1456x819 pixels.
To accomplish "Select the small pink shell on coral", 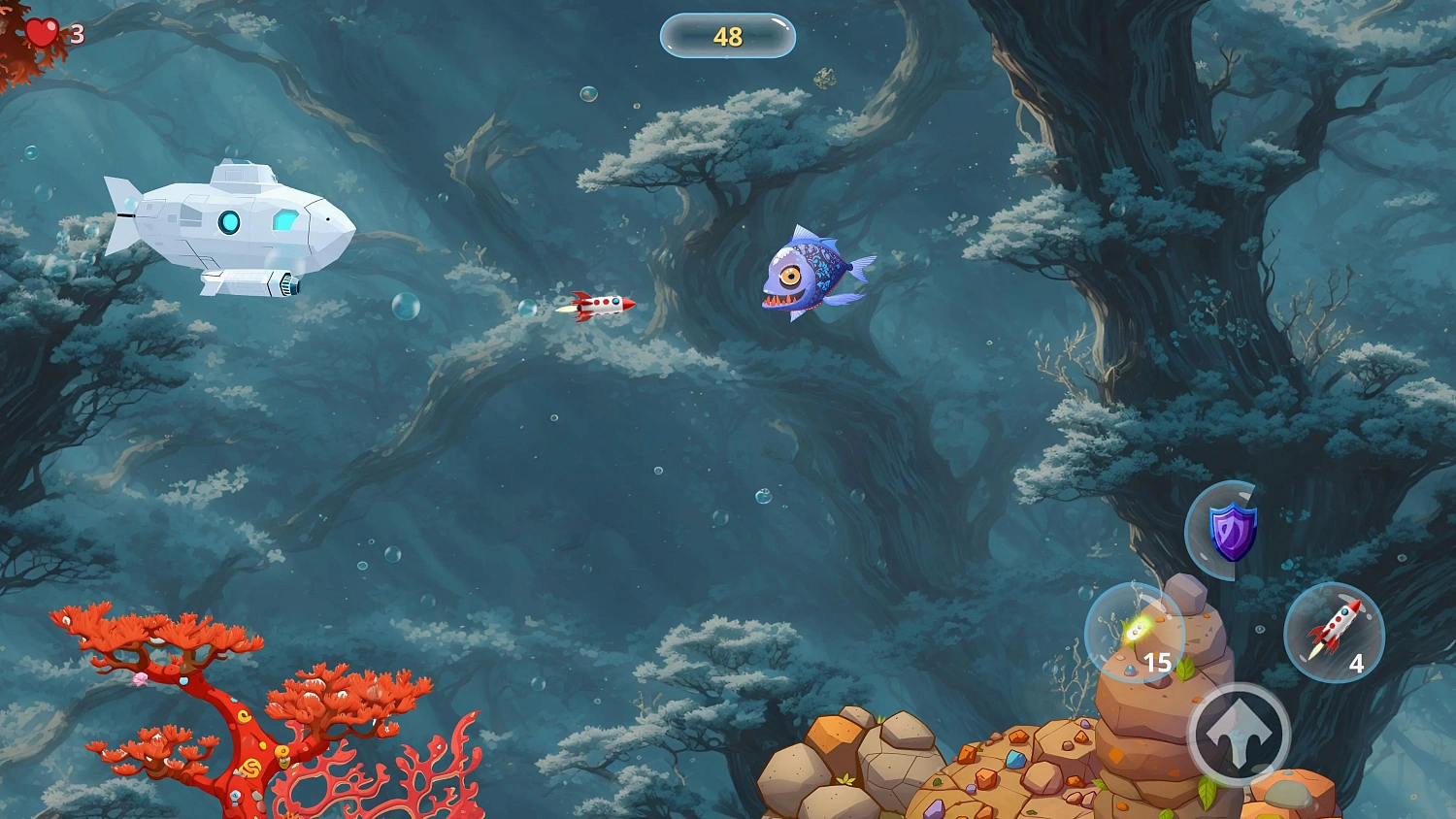I will 140,679.
